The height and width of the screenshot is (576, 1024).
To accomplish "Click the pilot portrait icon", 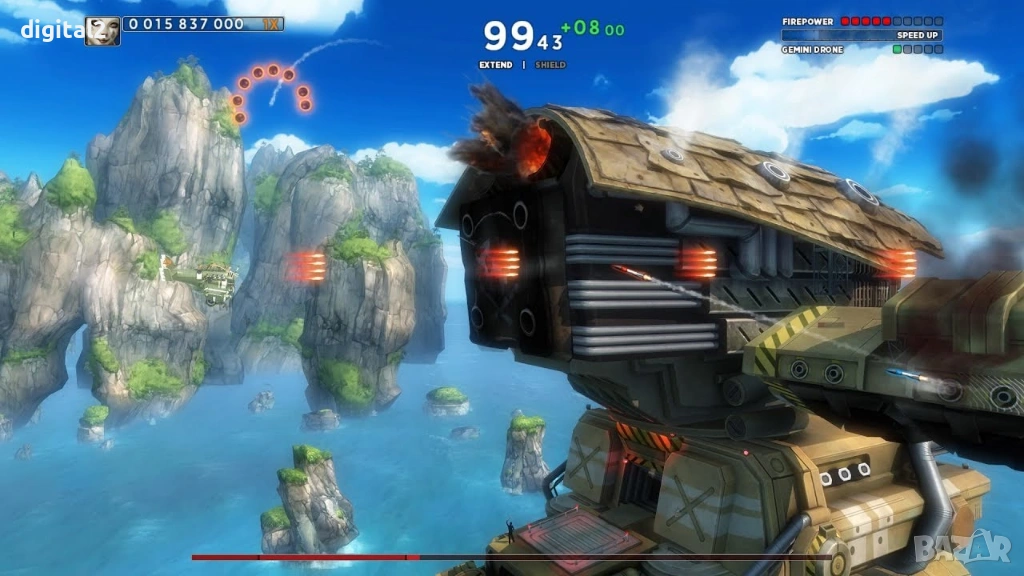I will [102, 31].
